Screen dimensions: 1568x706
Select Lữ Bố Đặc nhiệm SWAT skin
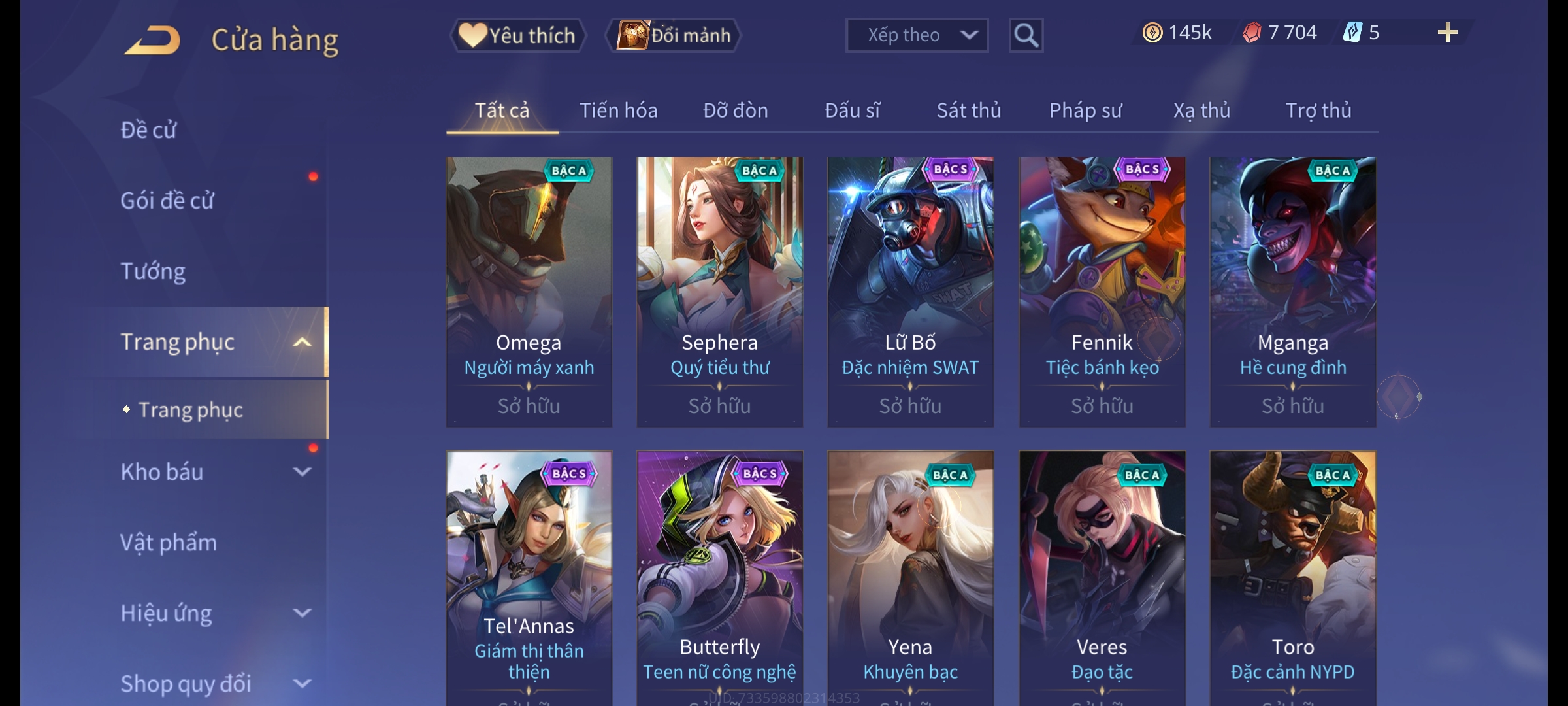point(910,292)
